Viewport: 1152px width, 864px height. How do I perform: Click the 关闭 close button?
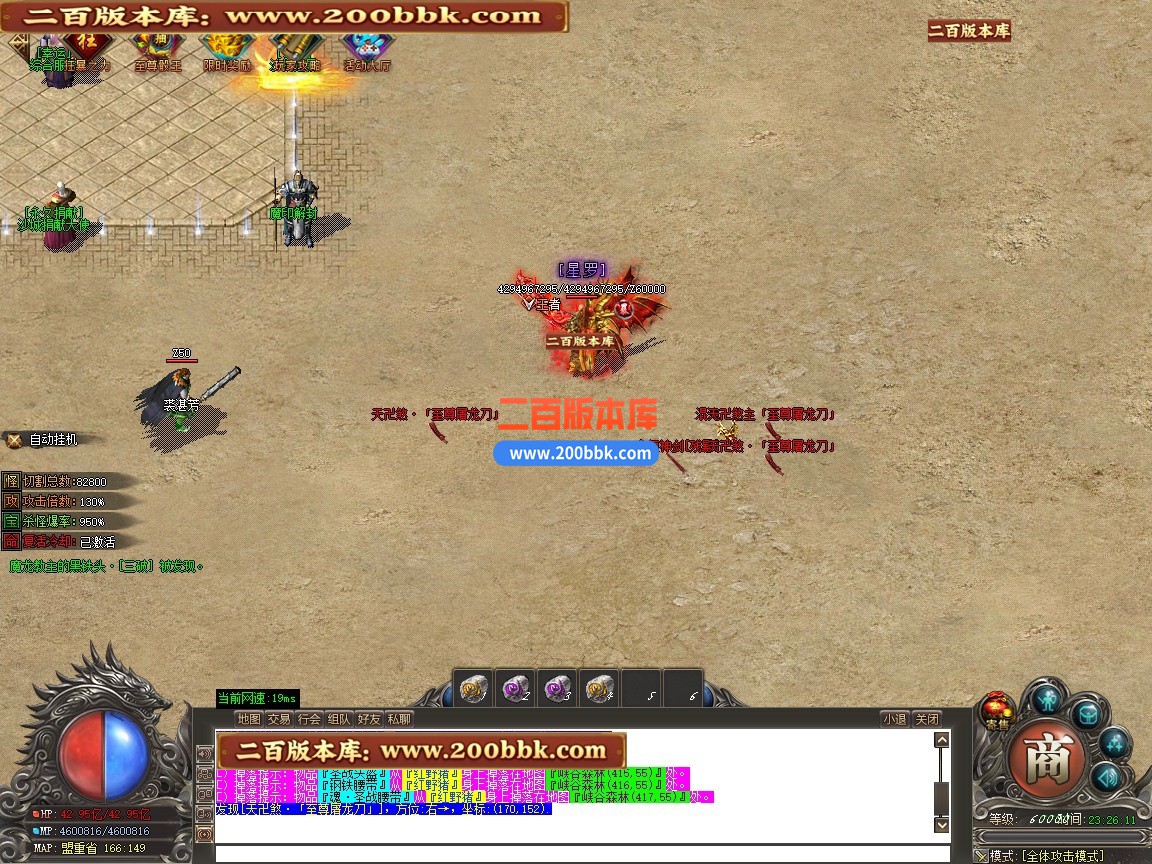[x=927, y=719]
